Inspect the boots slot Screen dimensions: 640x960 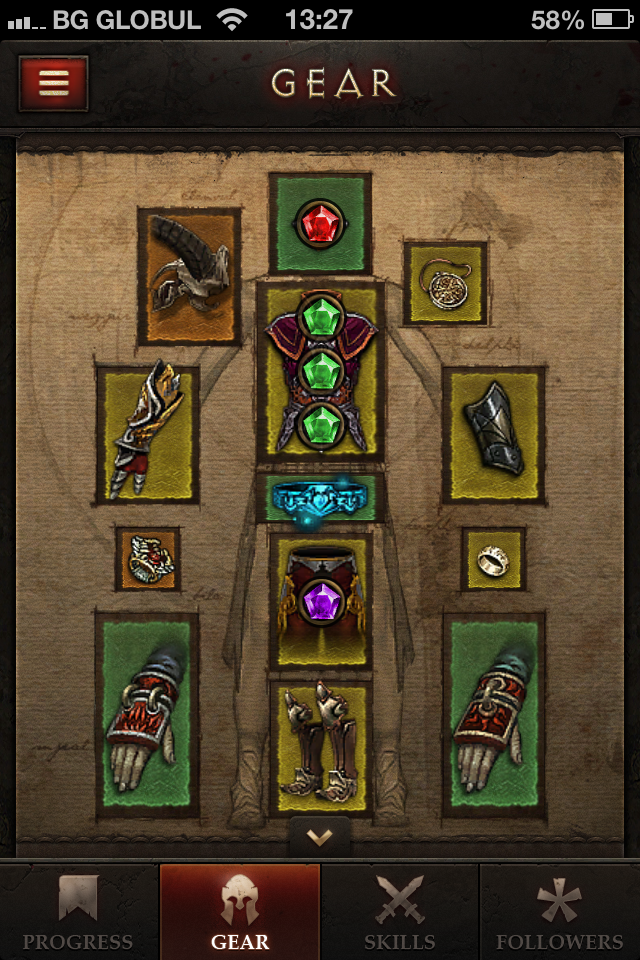320,745
